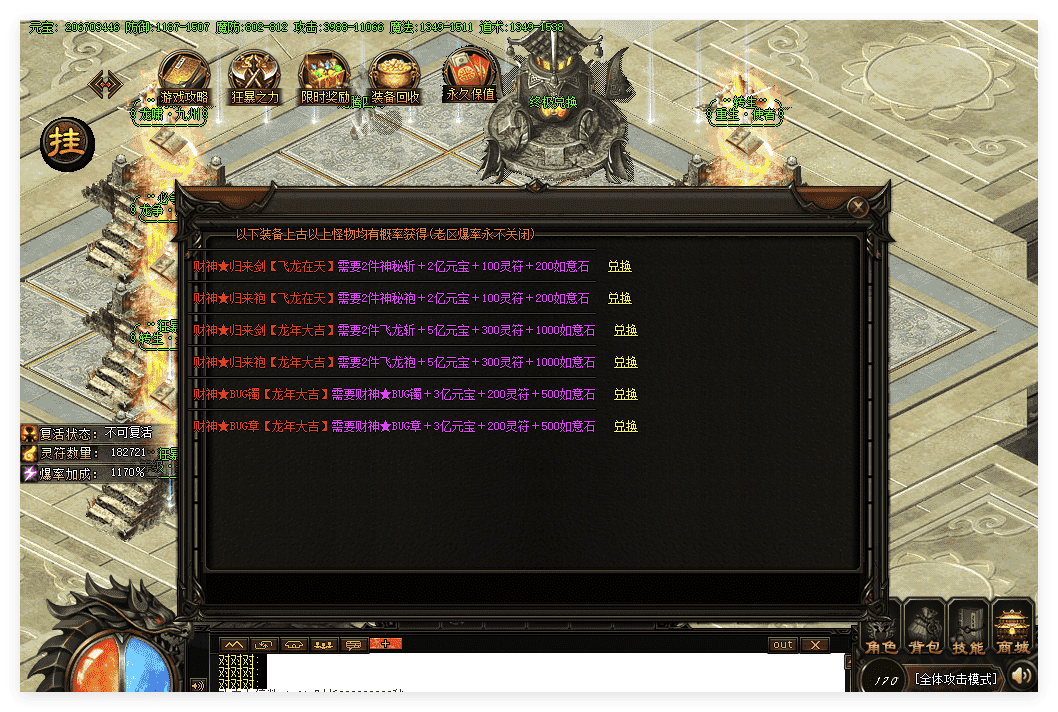The width and height of the screenshot is (1058, 712).
Task: Click 兑换 for 归来剑【飞龙在天】
Action: [620, 267]
